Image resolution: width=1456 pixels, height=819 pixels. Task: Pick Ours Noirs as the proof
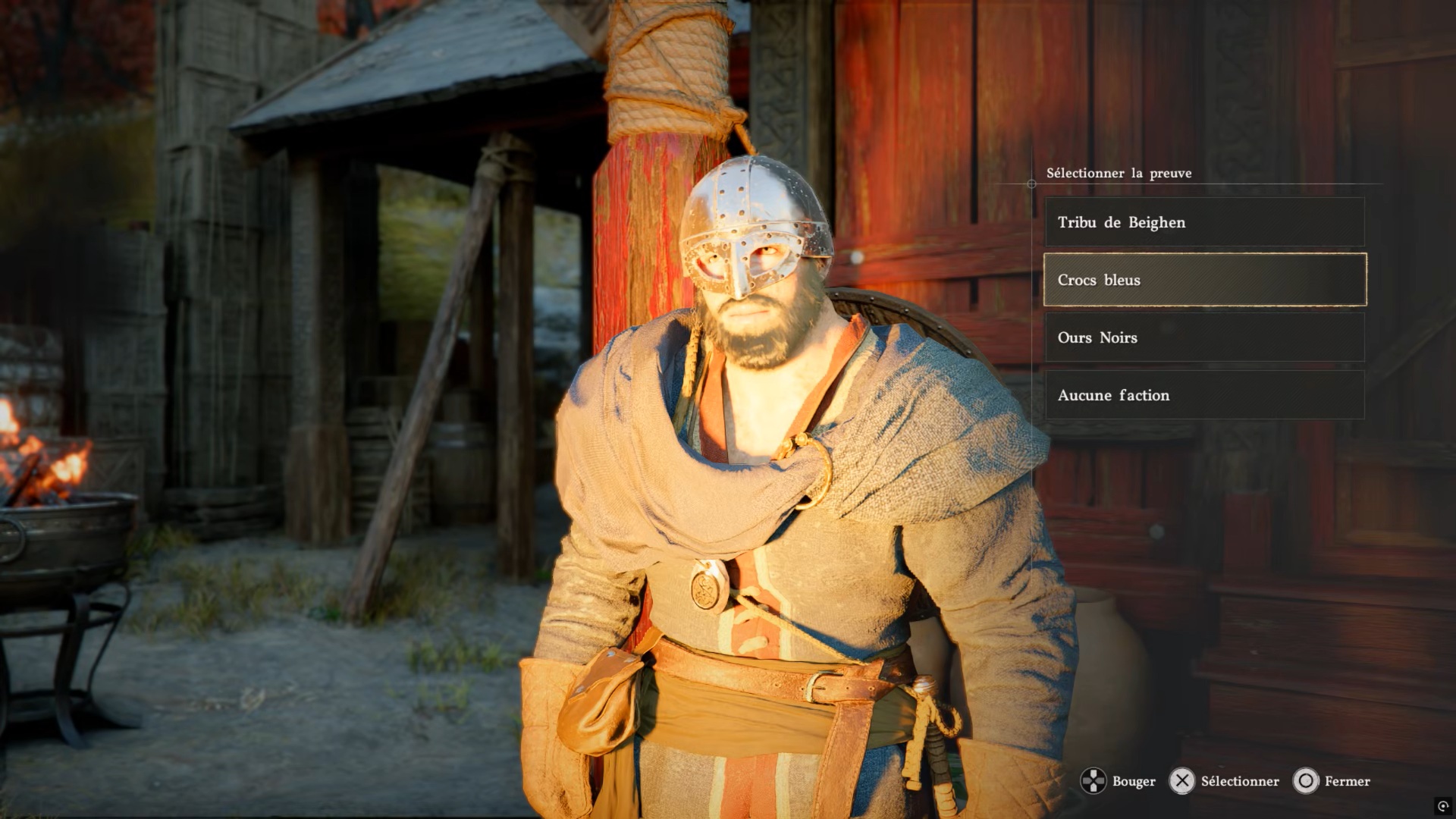tap(1204, 337)
